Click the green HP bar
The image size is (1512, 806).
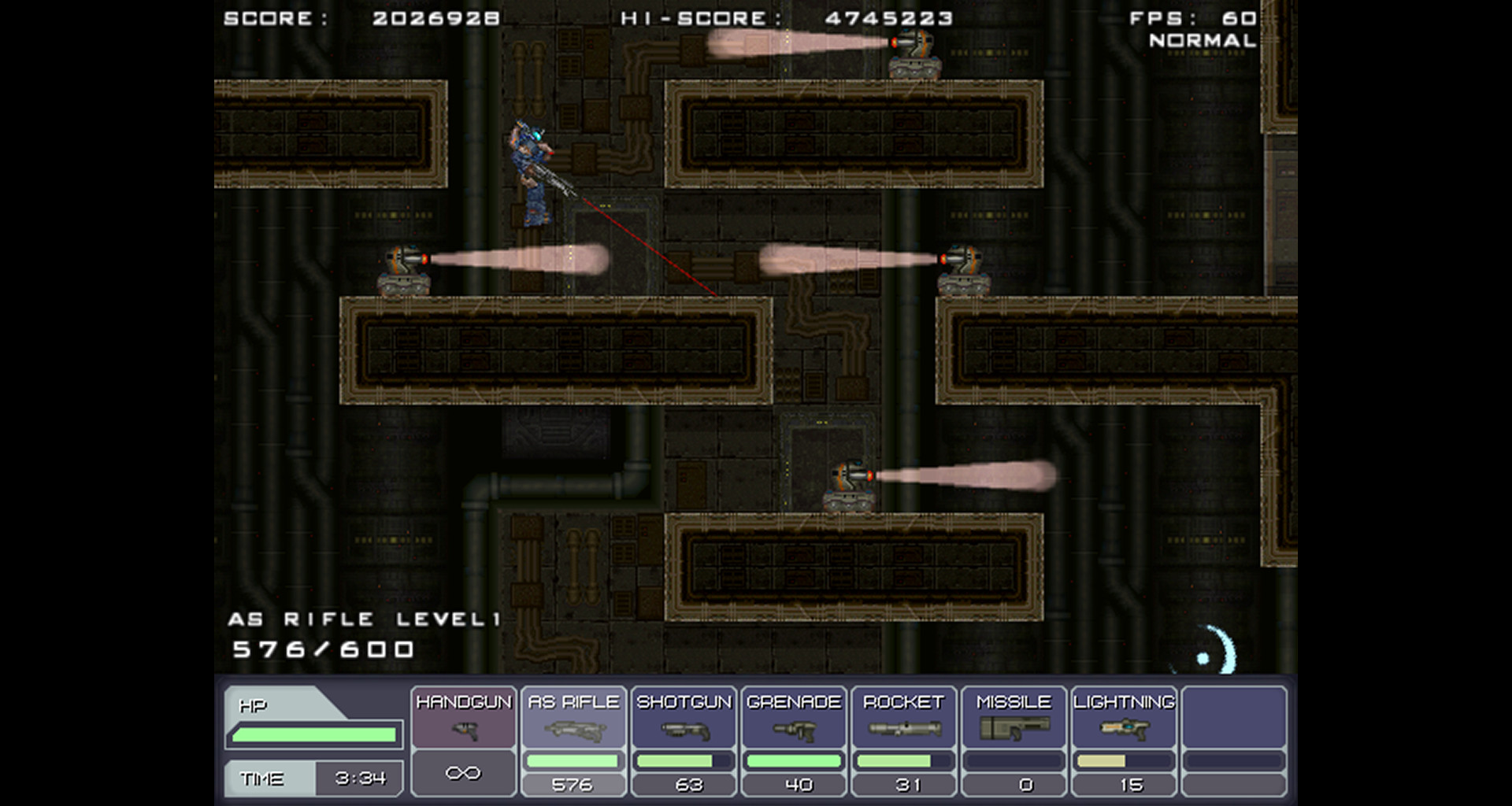pyautogui.click(x=313, y=733)
